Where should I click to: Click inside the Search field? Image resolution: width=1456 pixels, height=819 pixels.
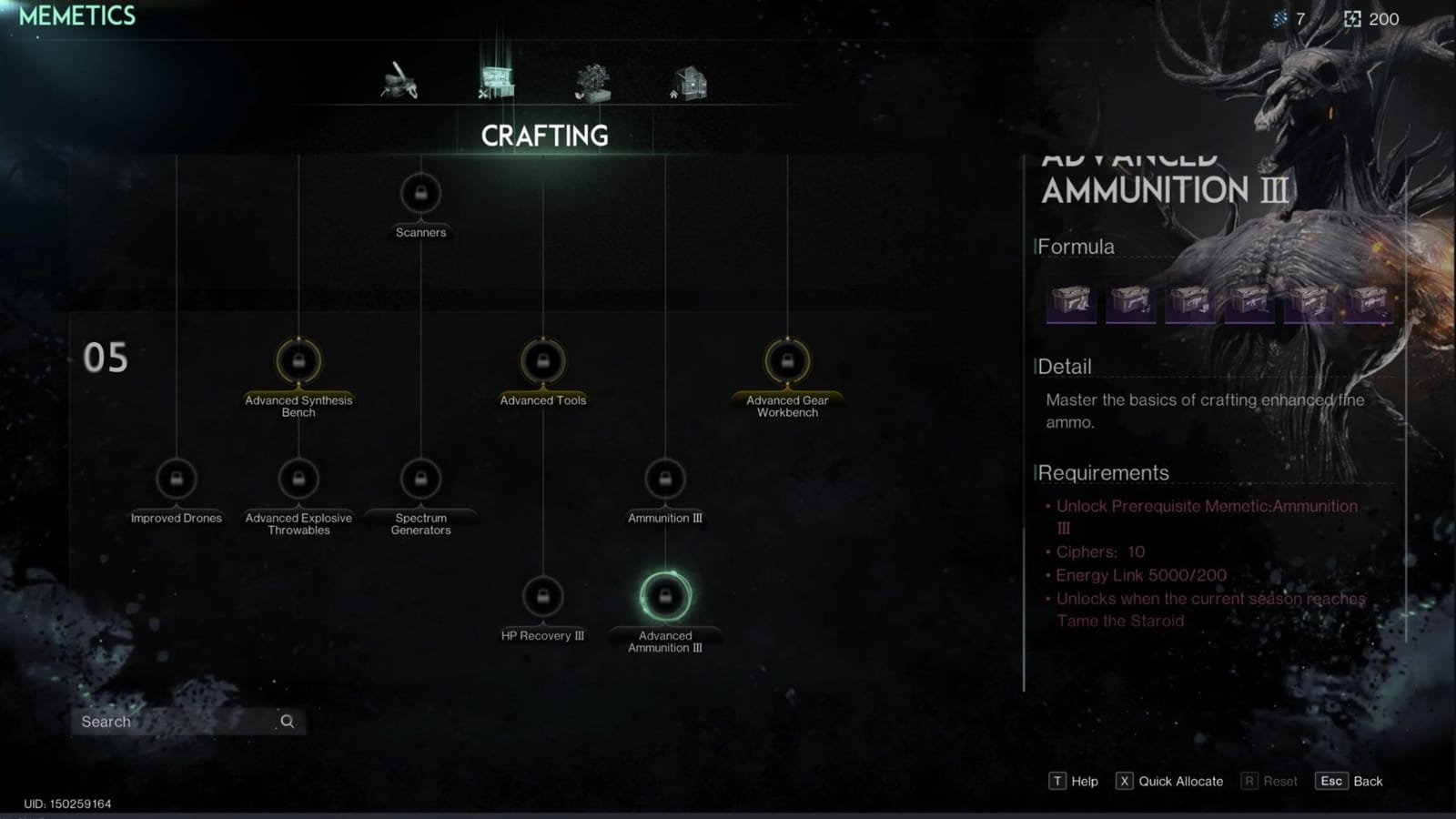point(164,721)
